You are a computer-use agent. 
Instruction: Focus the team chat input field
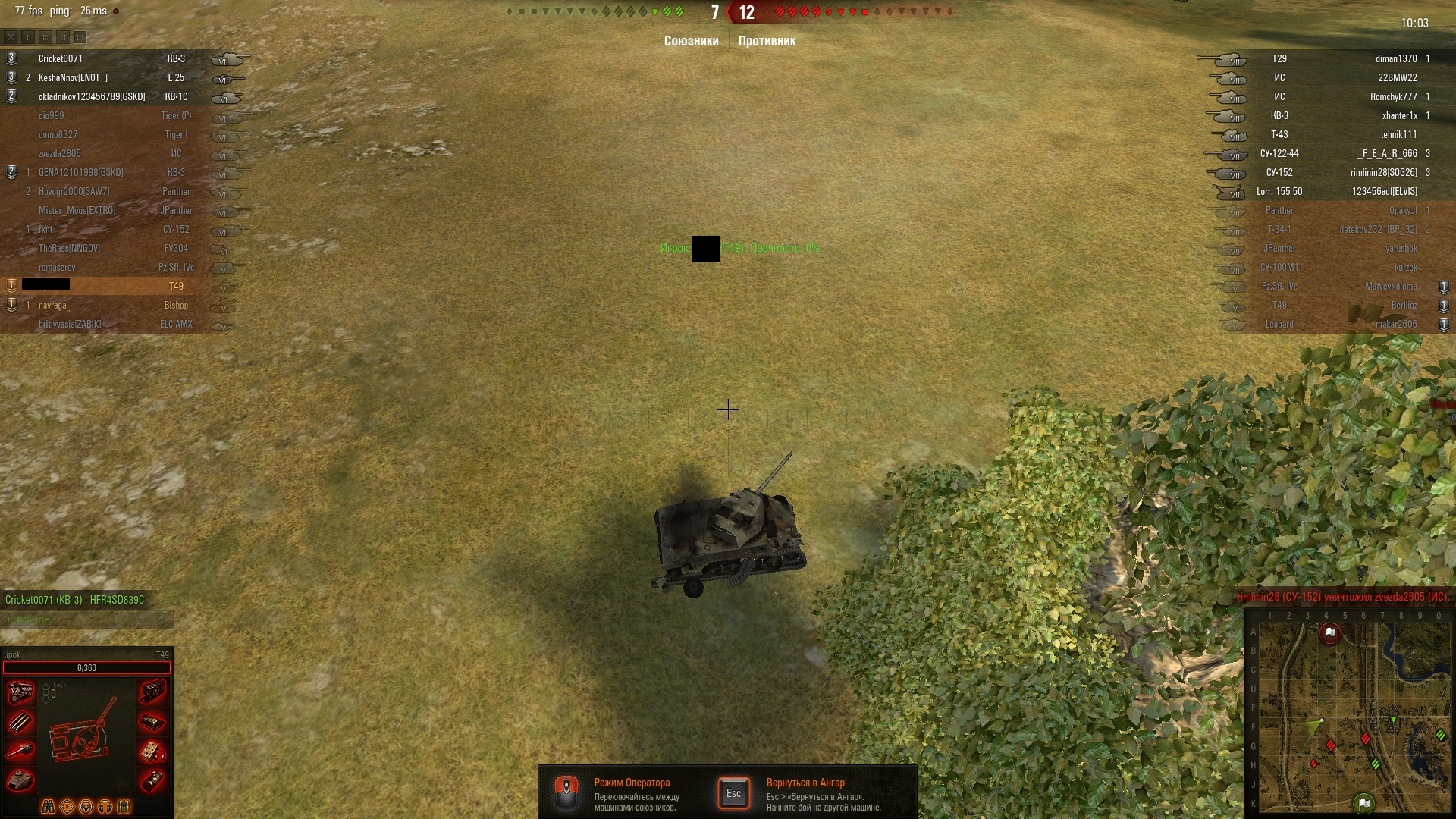click(x=87, y=620)
